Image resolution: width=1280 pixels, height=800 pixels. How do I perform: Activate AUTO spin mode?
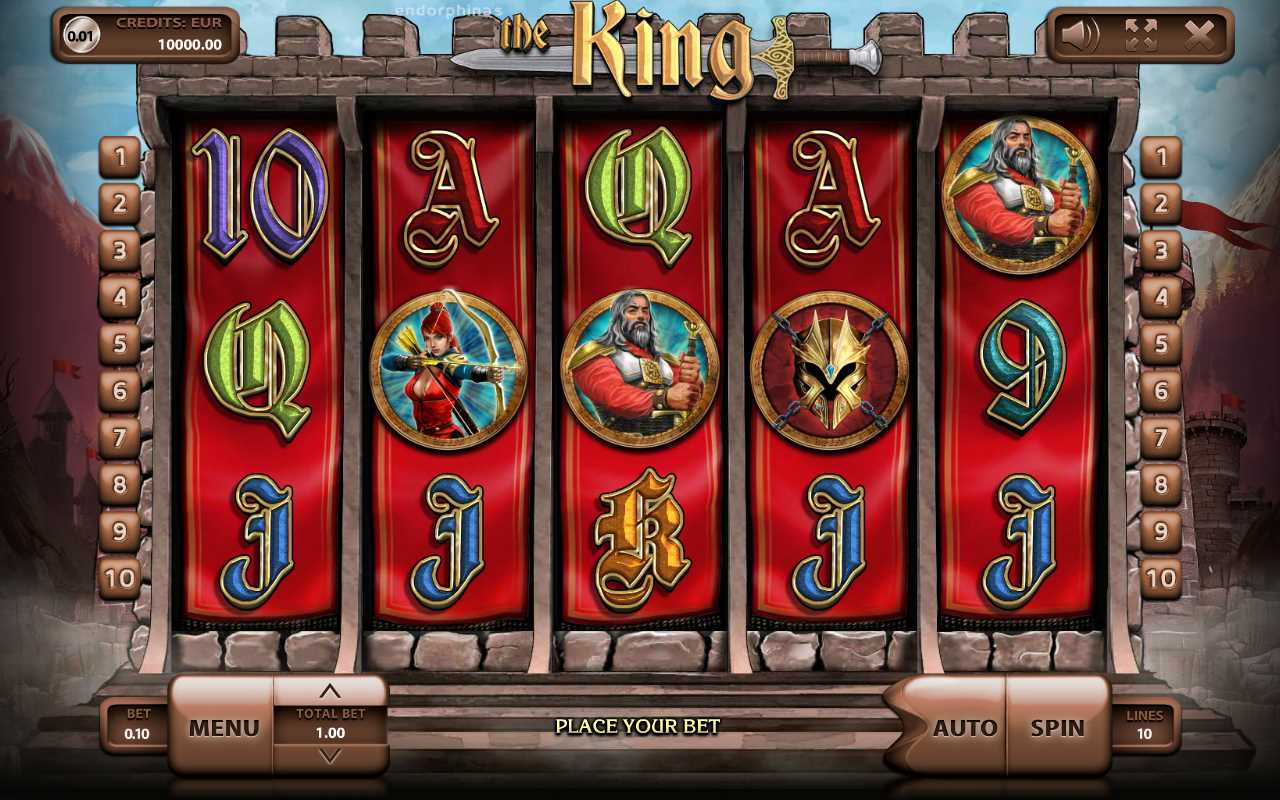point(963,727)
